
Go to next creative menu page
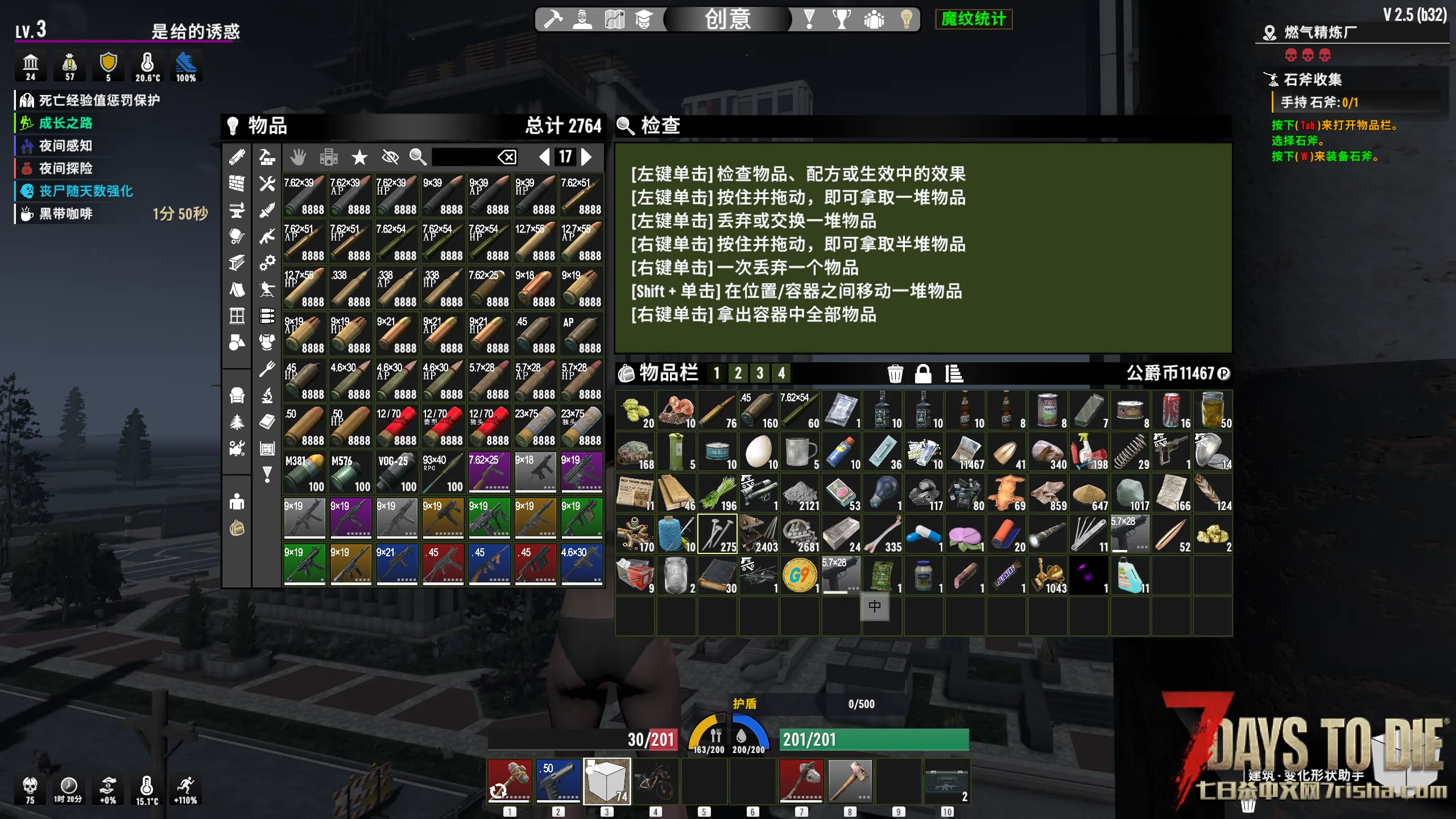[586, 157]
